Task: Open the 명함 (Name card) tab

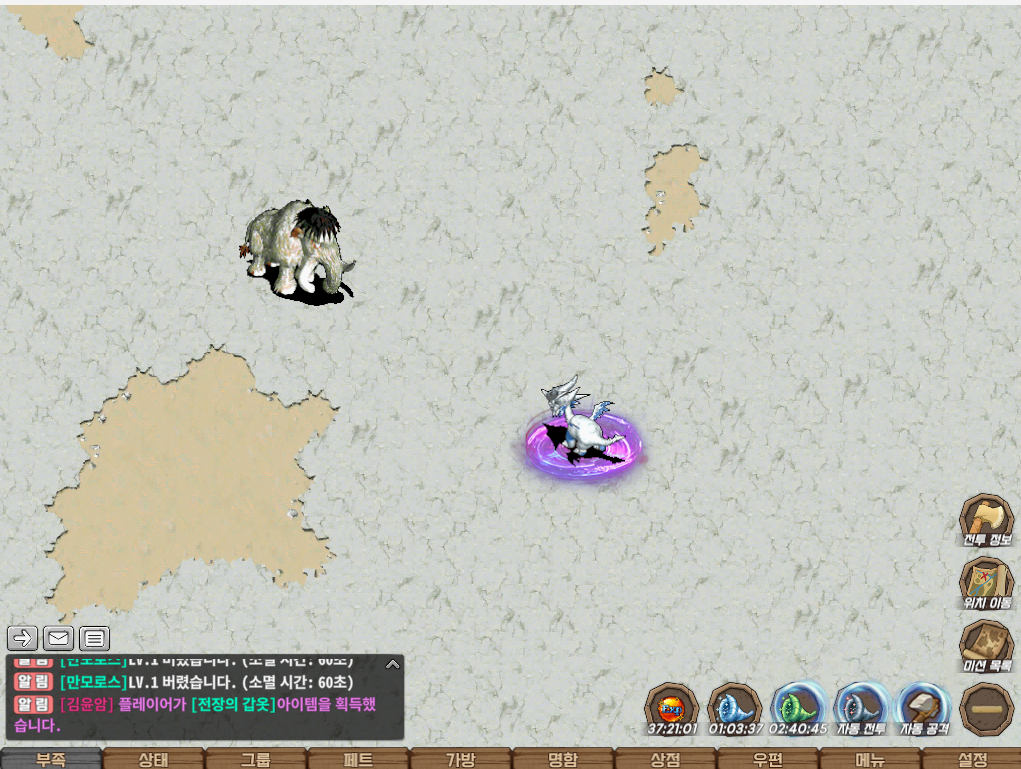Action: [x=562, y=759]
